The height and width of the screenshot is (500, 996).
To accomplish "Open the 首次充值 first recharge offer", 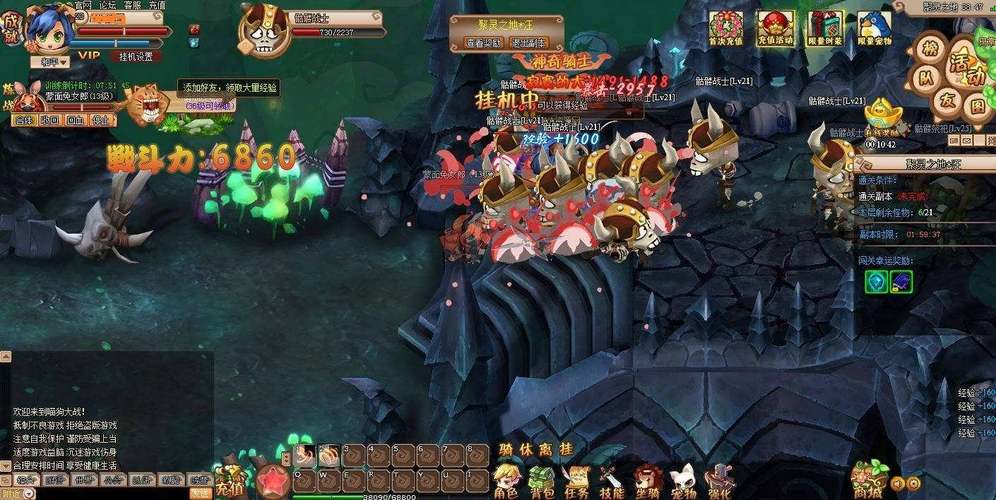I will point(726,27).
